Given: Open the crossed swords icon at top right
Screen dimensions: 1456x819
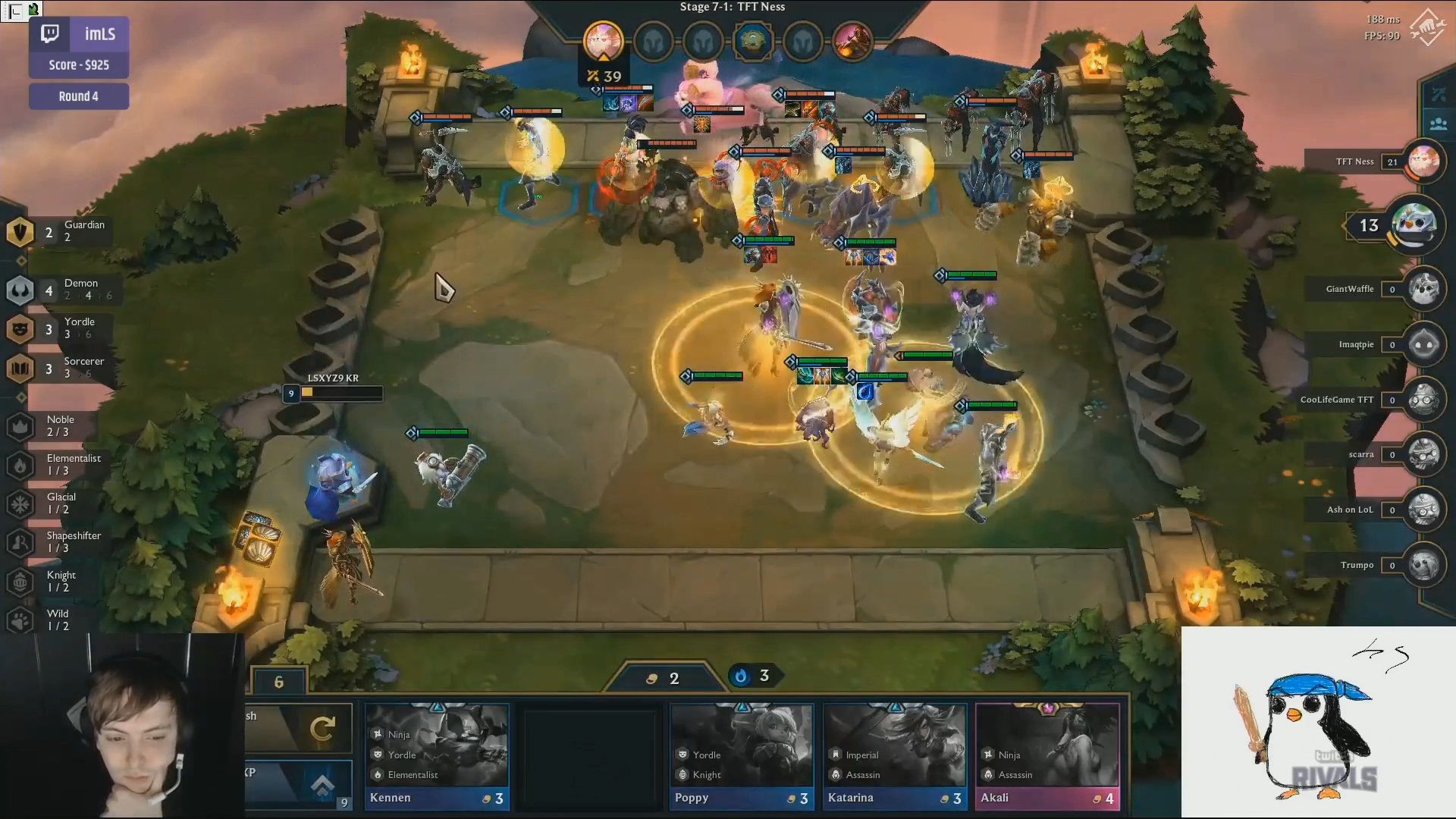Looking at the screenshot, I should [x=1440, y=95].
